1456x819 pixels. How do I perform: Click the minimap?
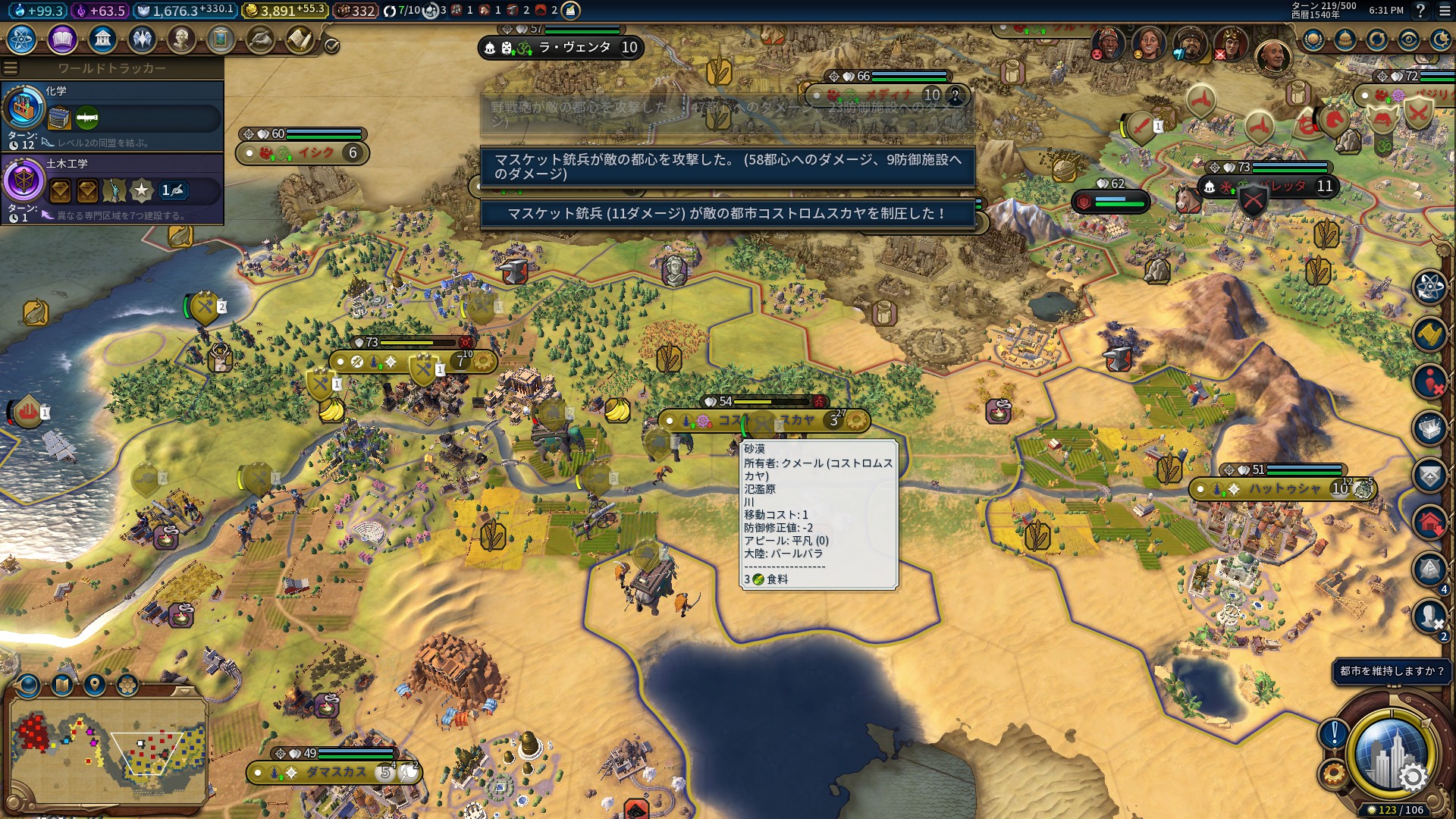(x=108, y=751)
